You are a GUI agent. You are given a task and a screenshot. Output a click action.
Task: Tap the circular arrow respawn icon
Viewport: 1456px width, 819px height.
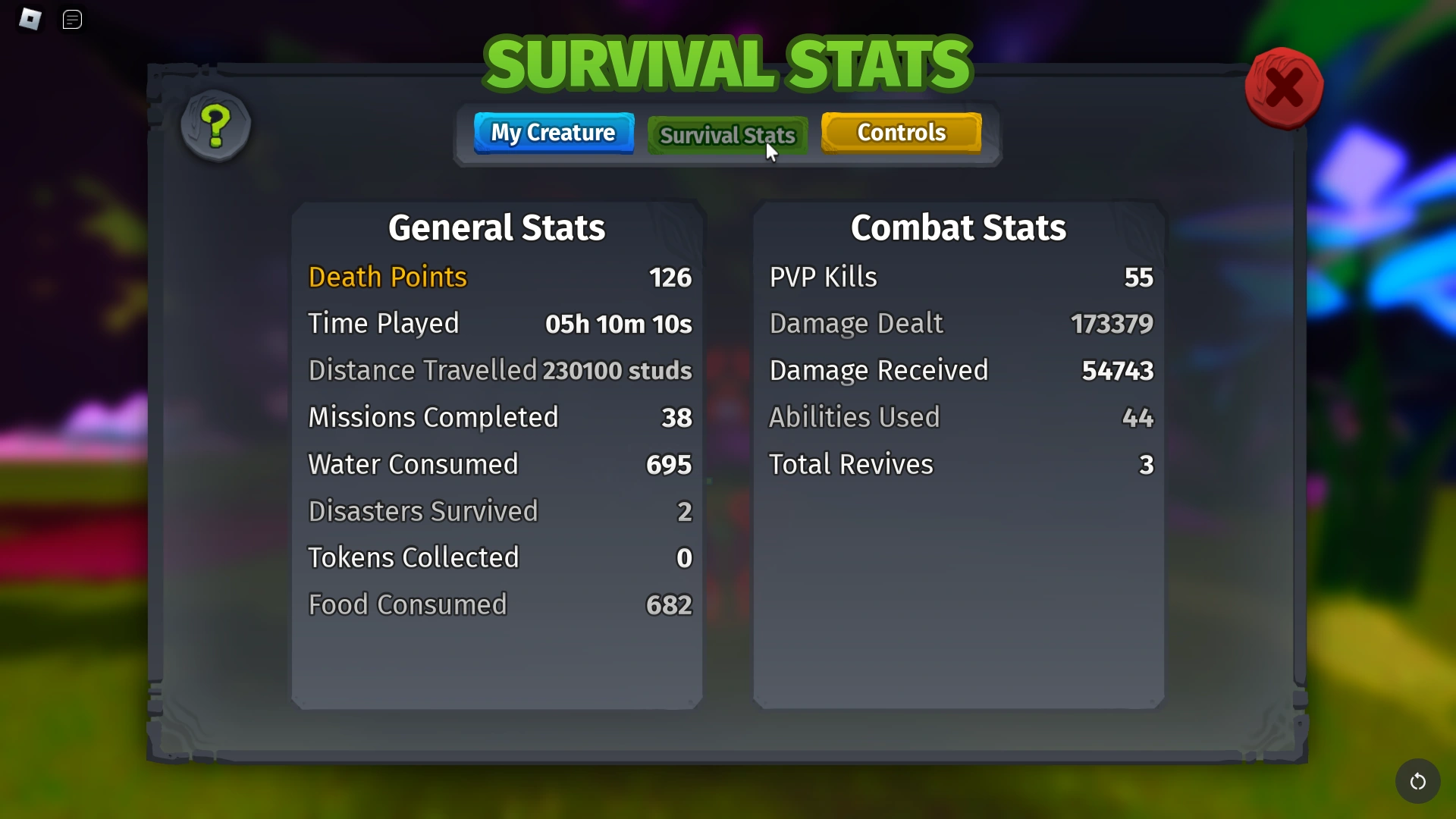[1417, 781]
